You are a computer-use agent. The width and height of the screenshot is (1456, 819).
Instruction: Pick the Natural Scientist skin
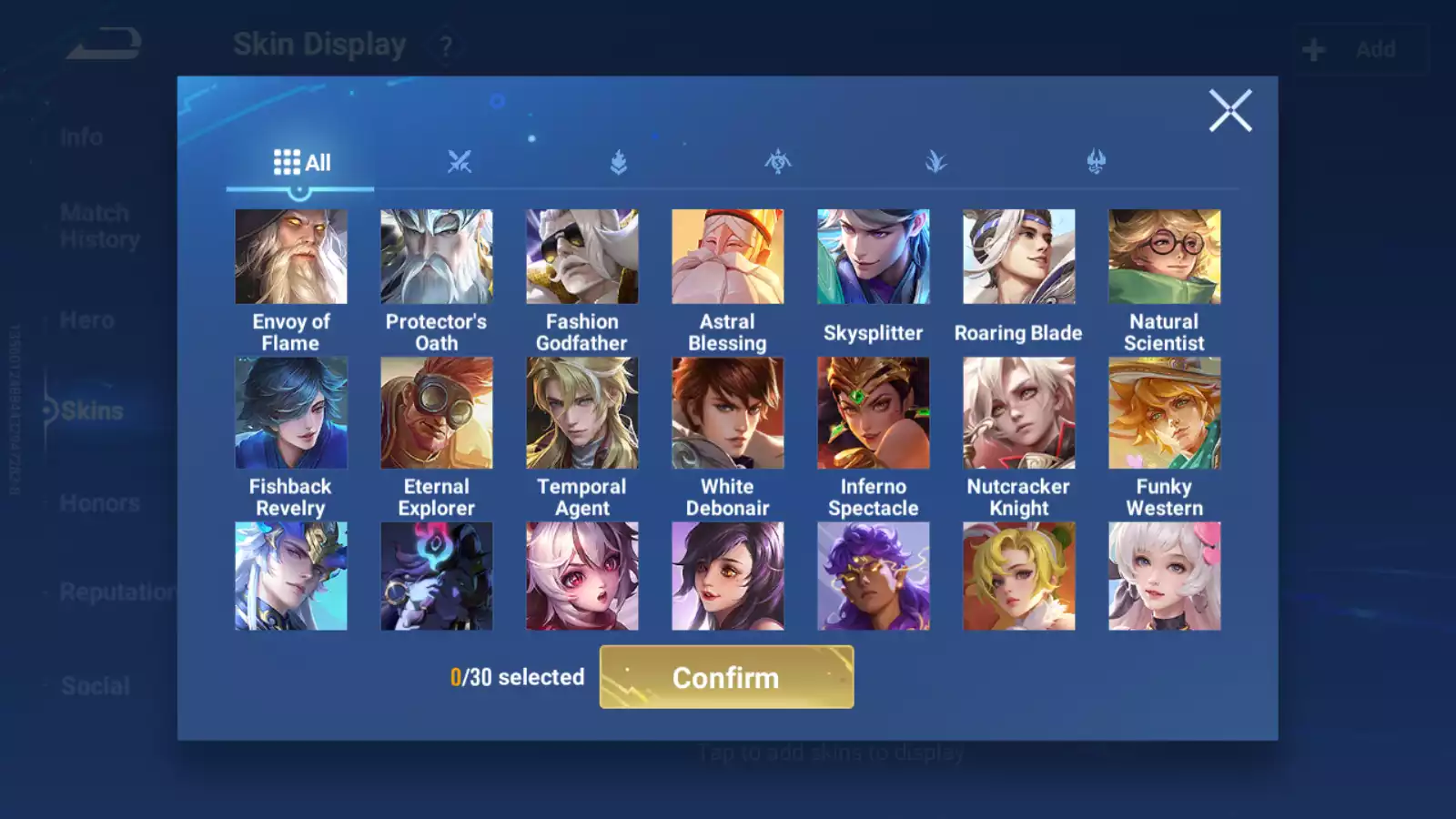[1165, 257]
